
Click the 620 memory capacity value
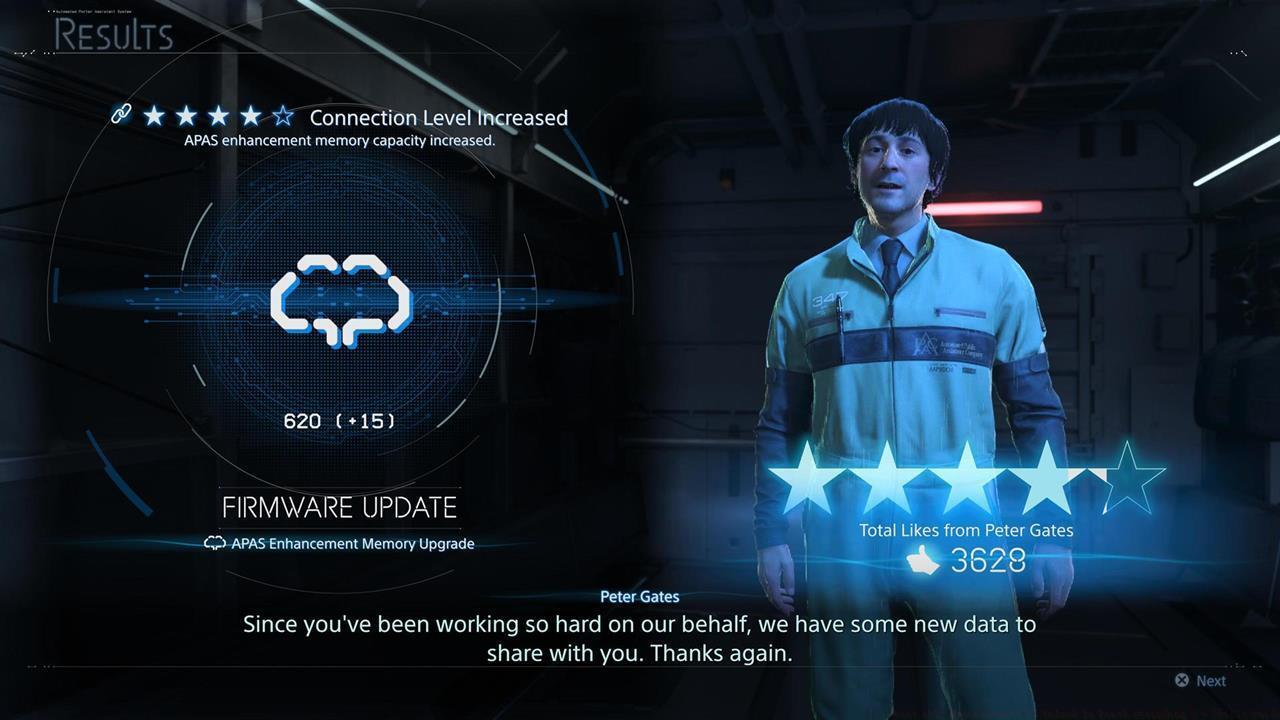pos(303,421)
